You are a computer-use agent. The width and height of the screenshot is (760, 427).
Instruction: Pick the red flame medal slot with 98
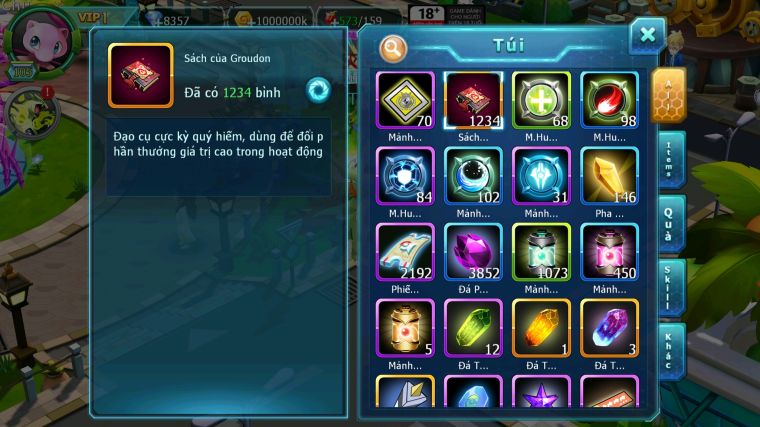[x=609, y=100]
